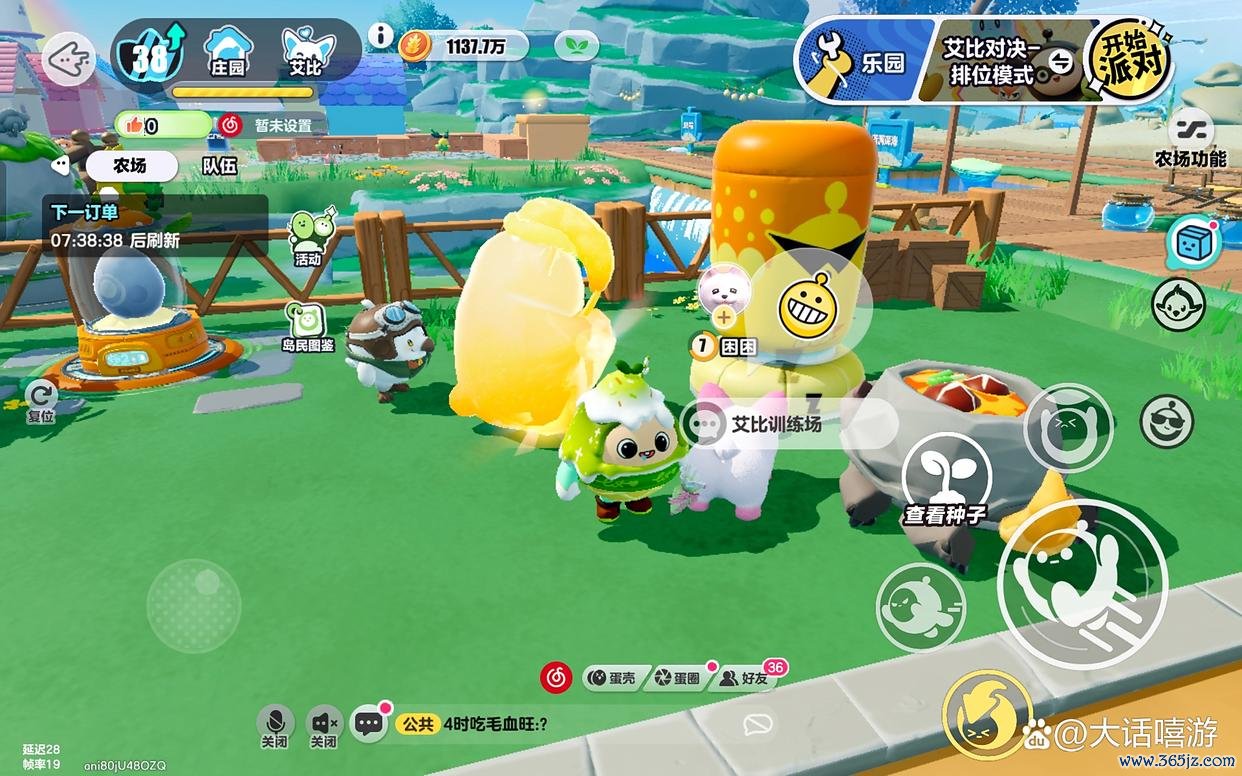Tap the back arrow button
Viewport: 1242px width, 776px height.
[x=69, y=59]
